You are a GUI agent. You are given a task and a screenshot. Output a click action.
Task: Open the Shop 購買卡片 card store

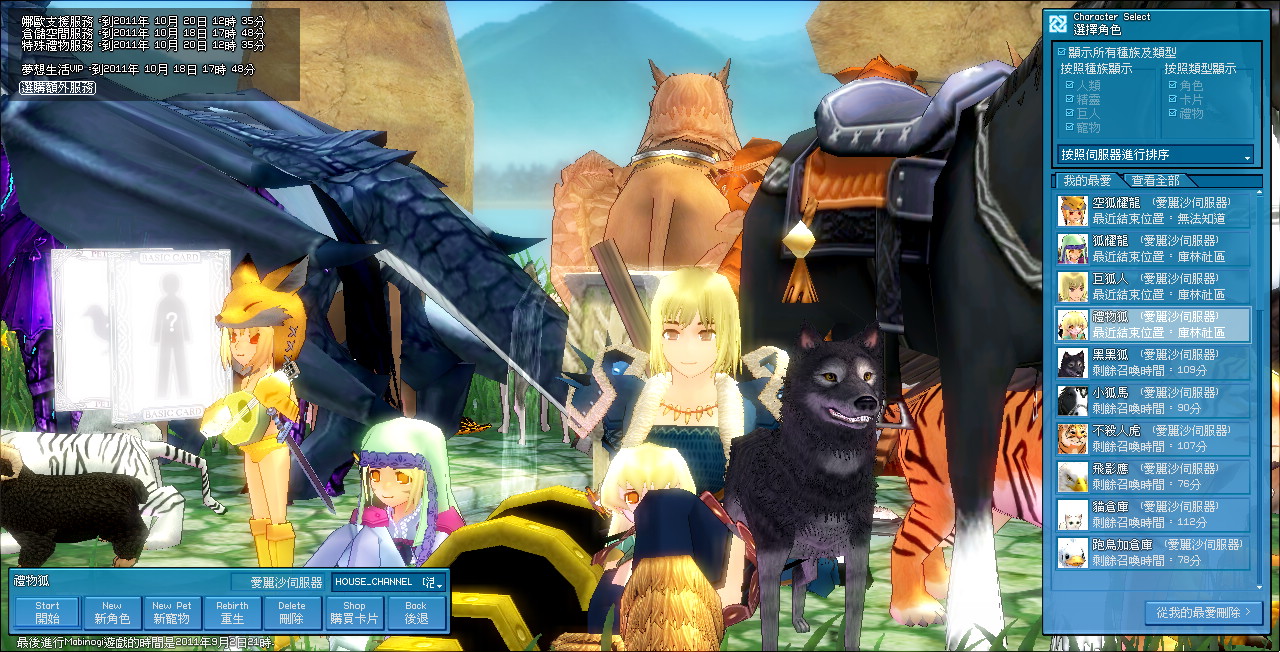(x=354, y=613)
